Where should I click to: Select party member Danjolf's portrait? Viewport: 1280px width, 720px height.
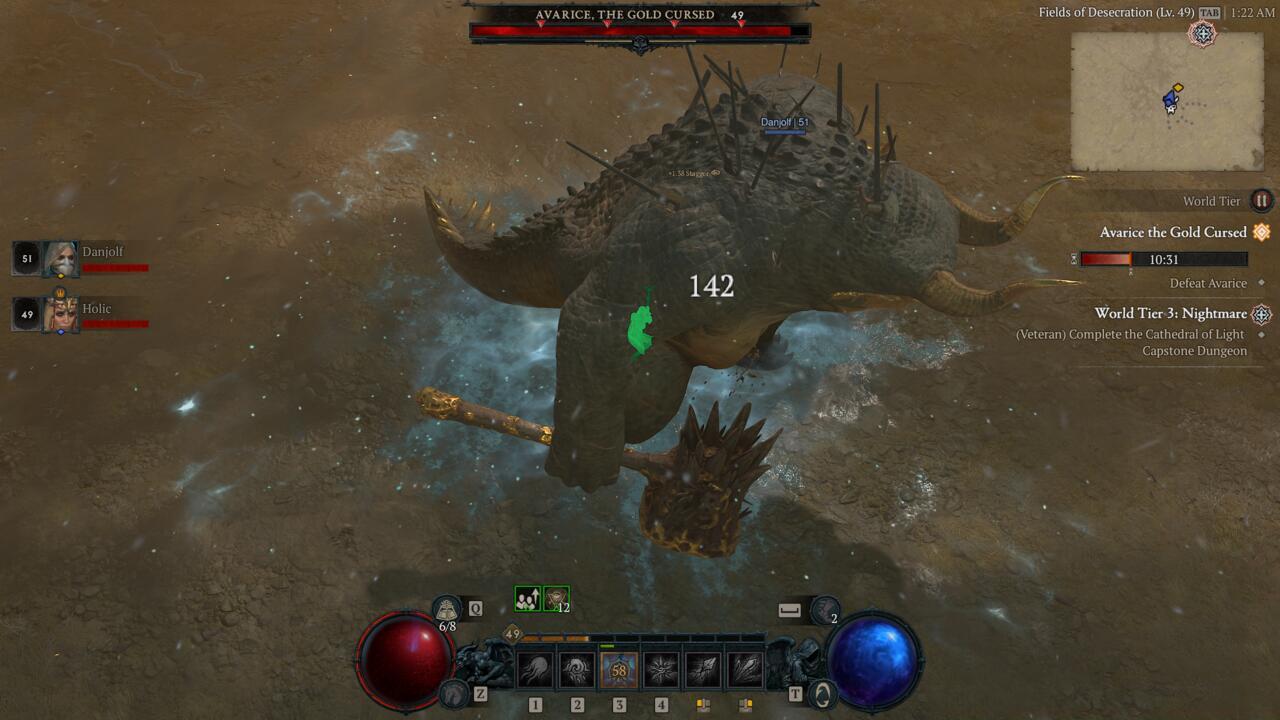tap(60, 259)
